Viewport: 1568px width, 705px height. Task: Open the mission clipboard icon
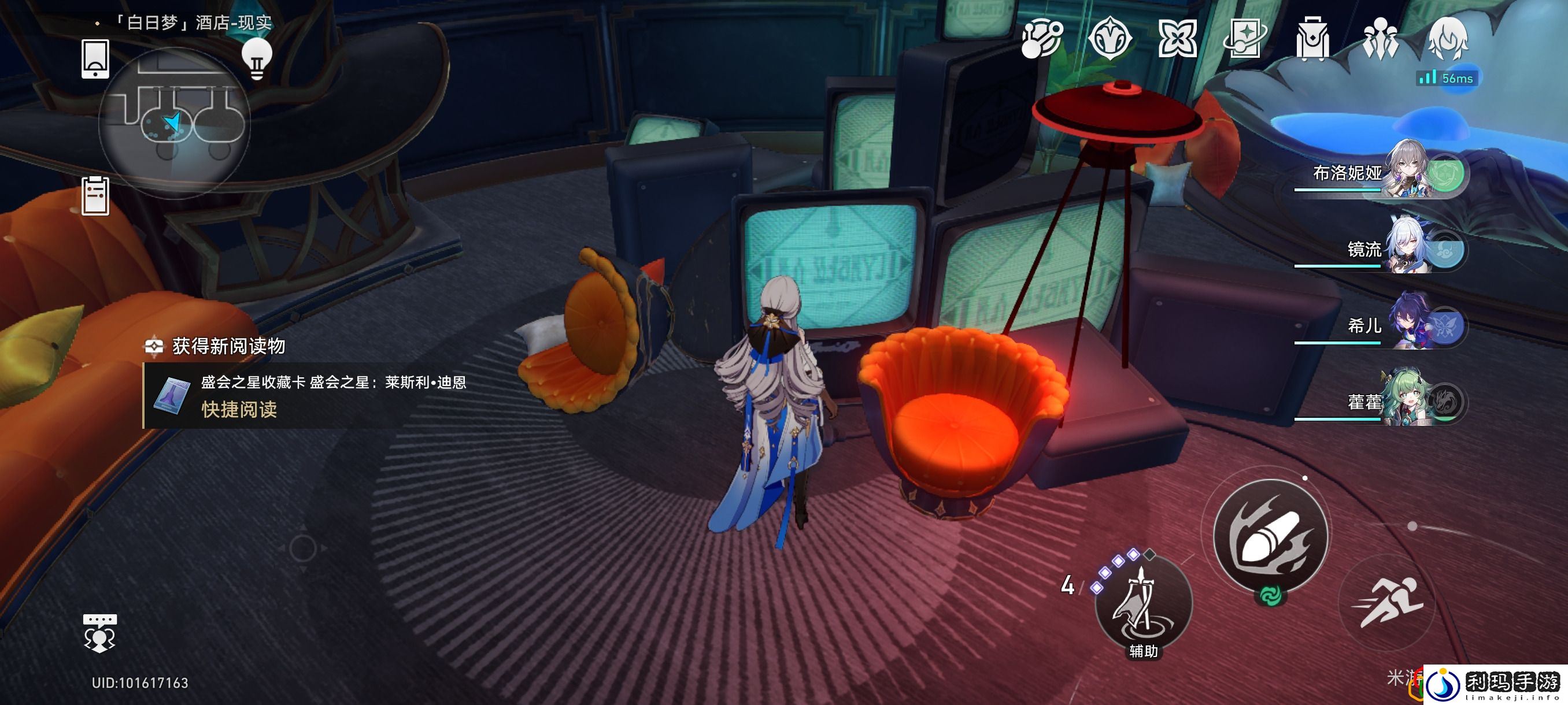click(x=95, y=196)
